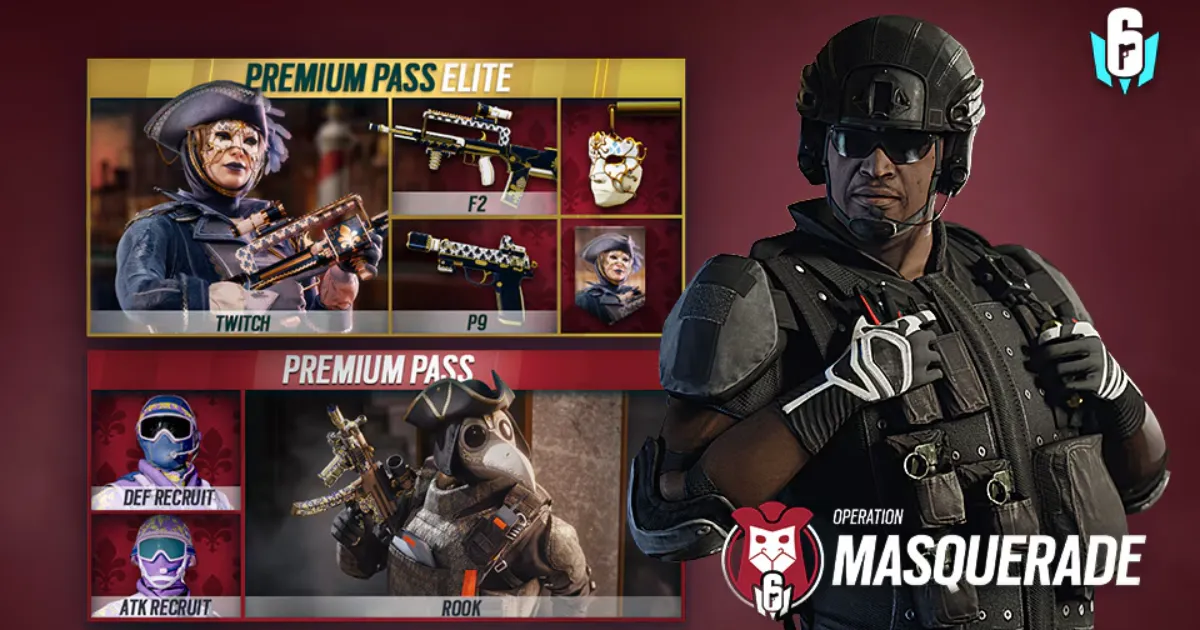The height and width of the screenshot is (630, 1200).
Task: Select the white masquerade mask charm tile
Action: pyautogui.click(x=621, y=156)
